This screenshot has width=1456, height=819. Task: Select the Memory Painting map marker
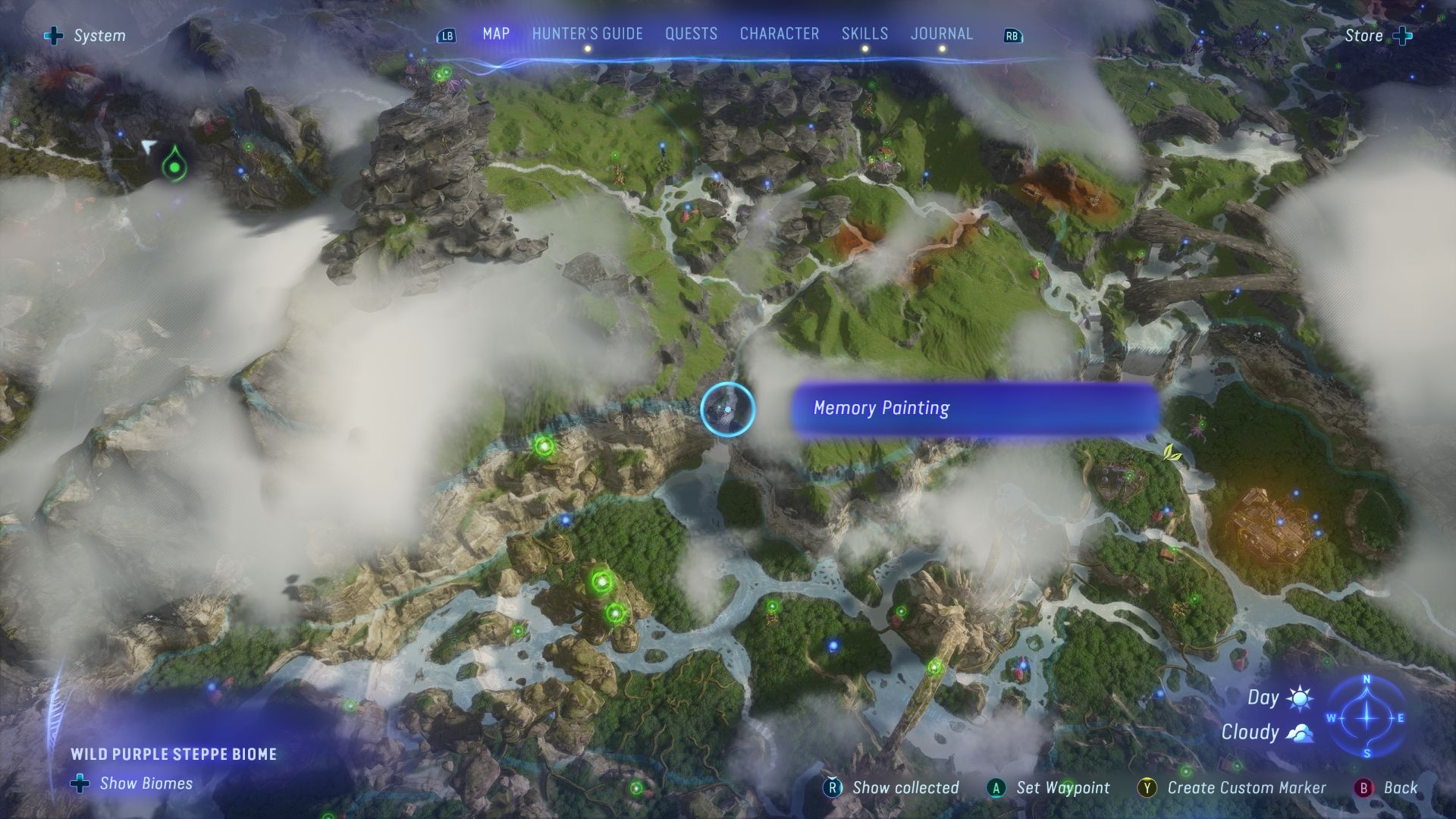point(726,409)
